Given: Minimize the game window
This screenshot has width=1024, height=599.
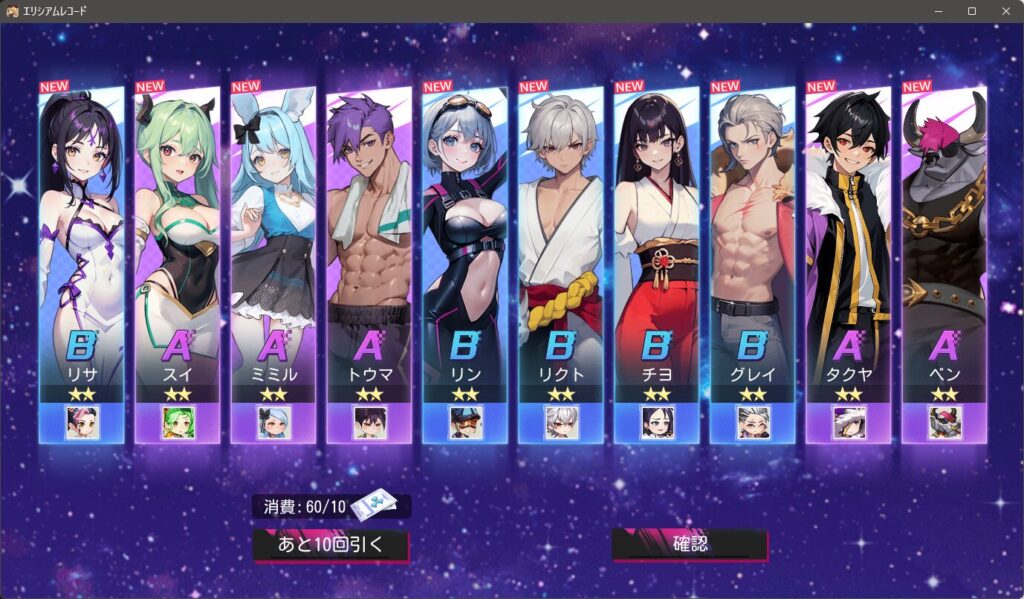Looking at the screenshot, I should point(938,11).
